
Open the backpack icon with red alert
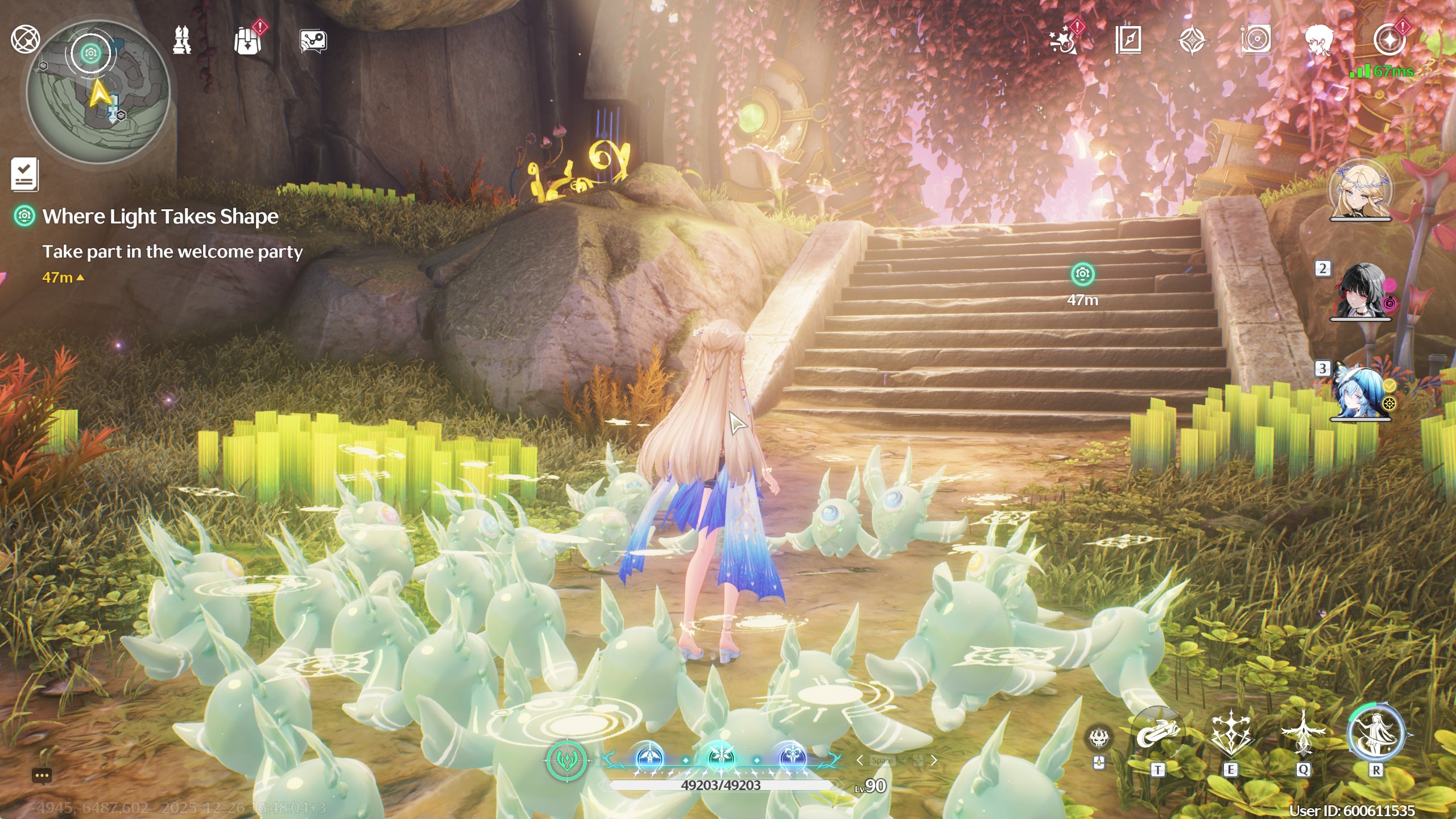tap(248, 40)
